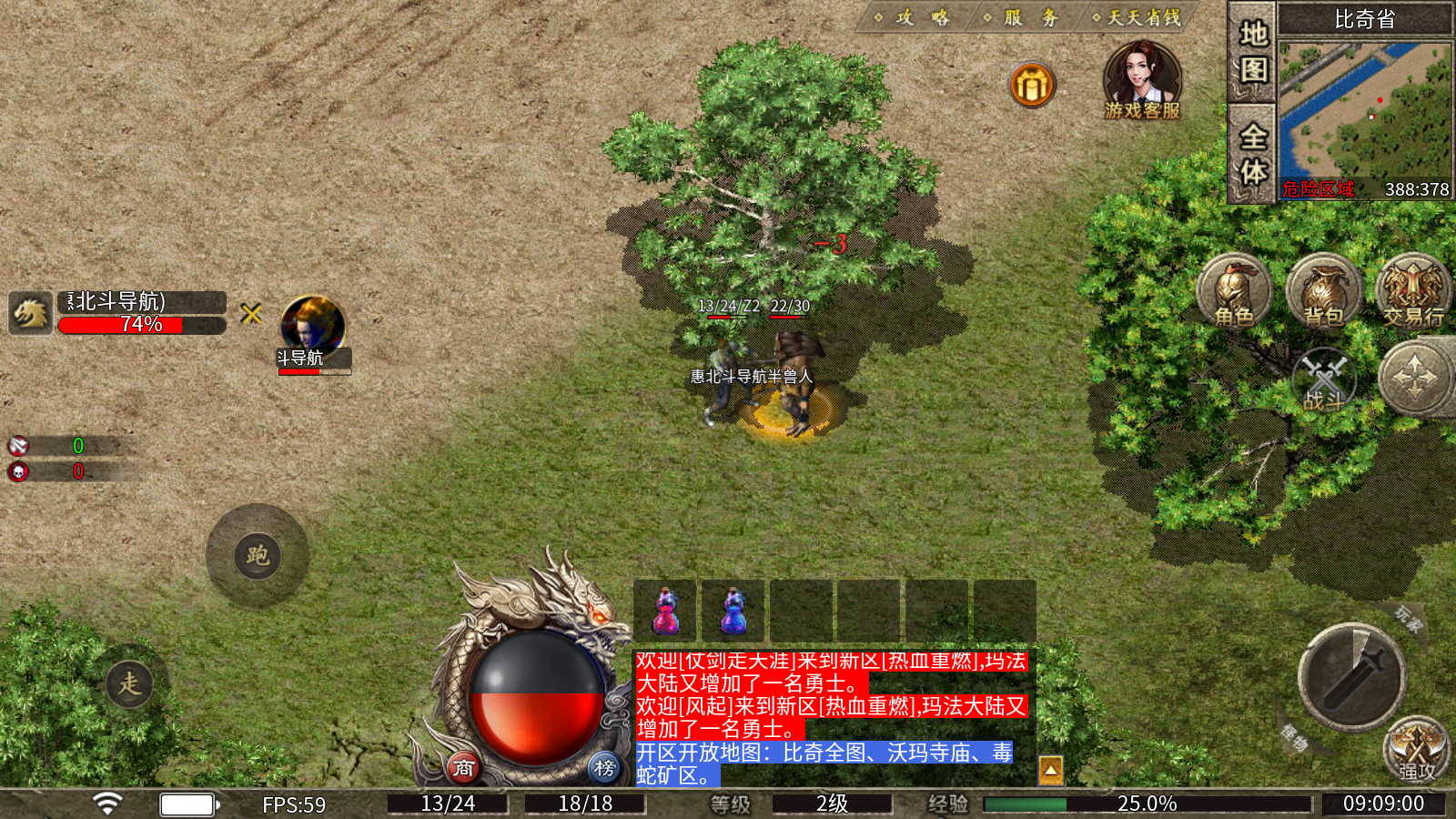Contact 游戏客服 customer service
1456x819 pixels.
coord(1142,80)
